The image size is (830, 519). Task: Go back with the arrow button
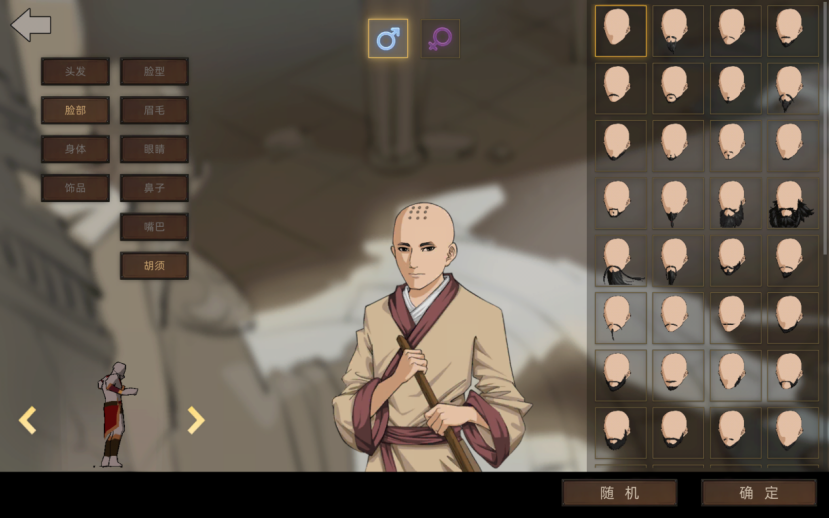pos(31,25)
